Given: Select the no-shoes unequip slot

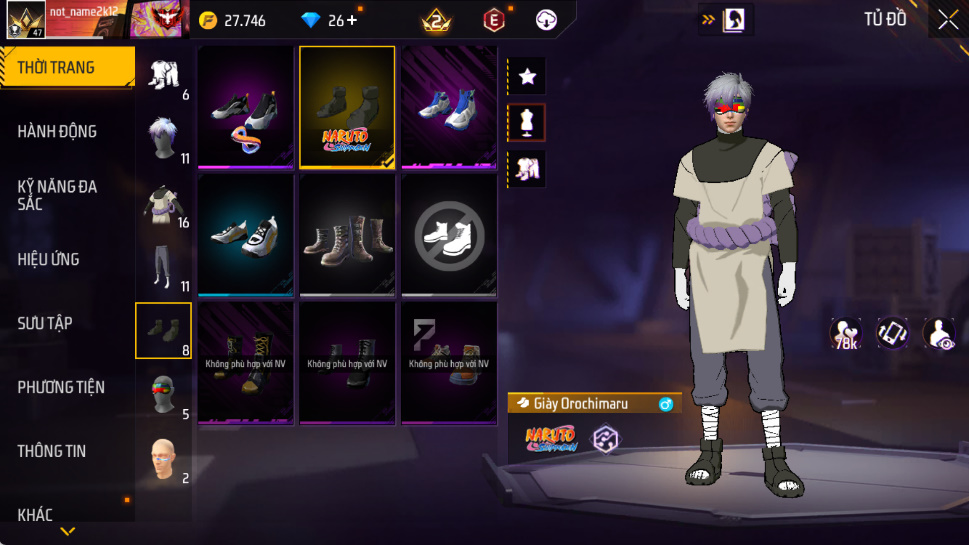Looking at the screenshot, I should tap(449, 235).
